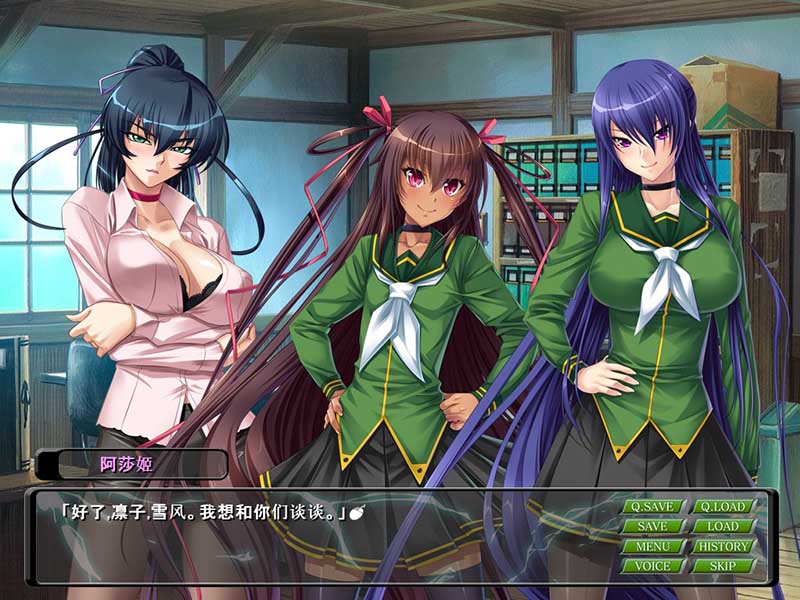Replay the line with the VOICE button

click(652, 566)
